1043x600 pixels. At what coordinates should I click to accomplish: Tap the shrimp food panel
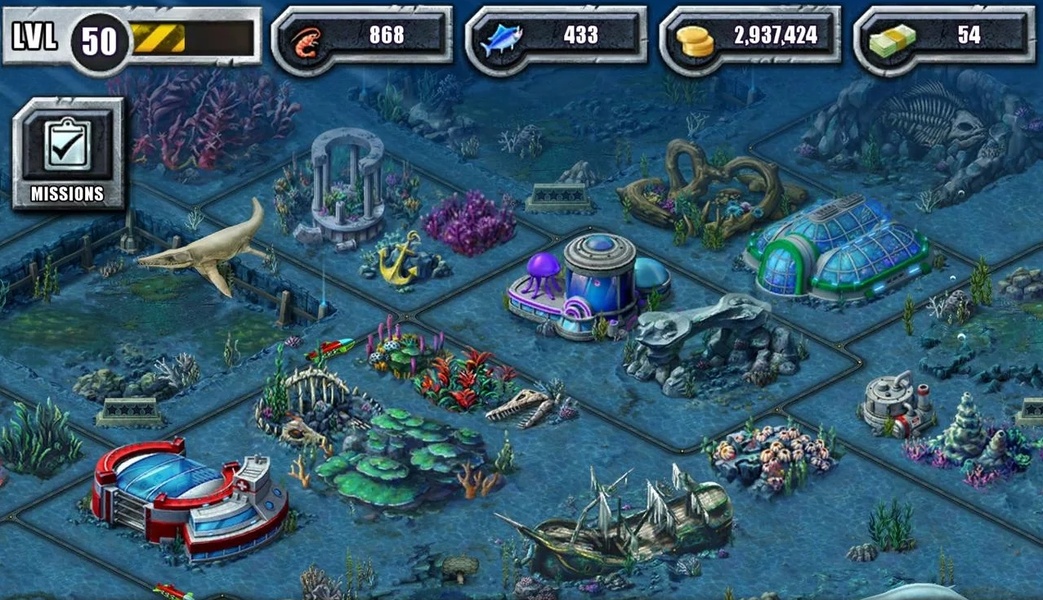(x=362, y=37)
